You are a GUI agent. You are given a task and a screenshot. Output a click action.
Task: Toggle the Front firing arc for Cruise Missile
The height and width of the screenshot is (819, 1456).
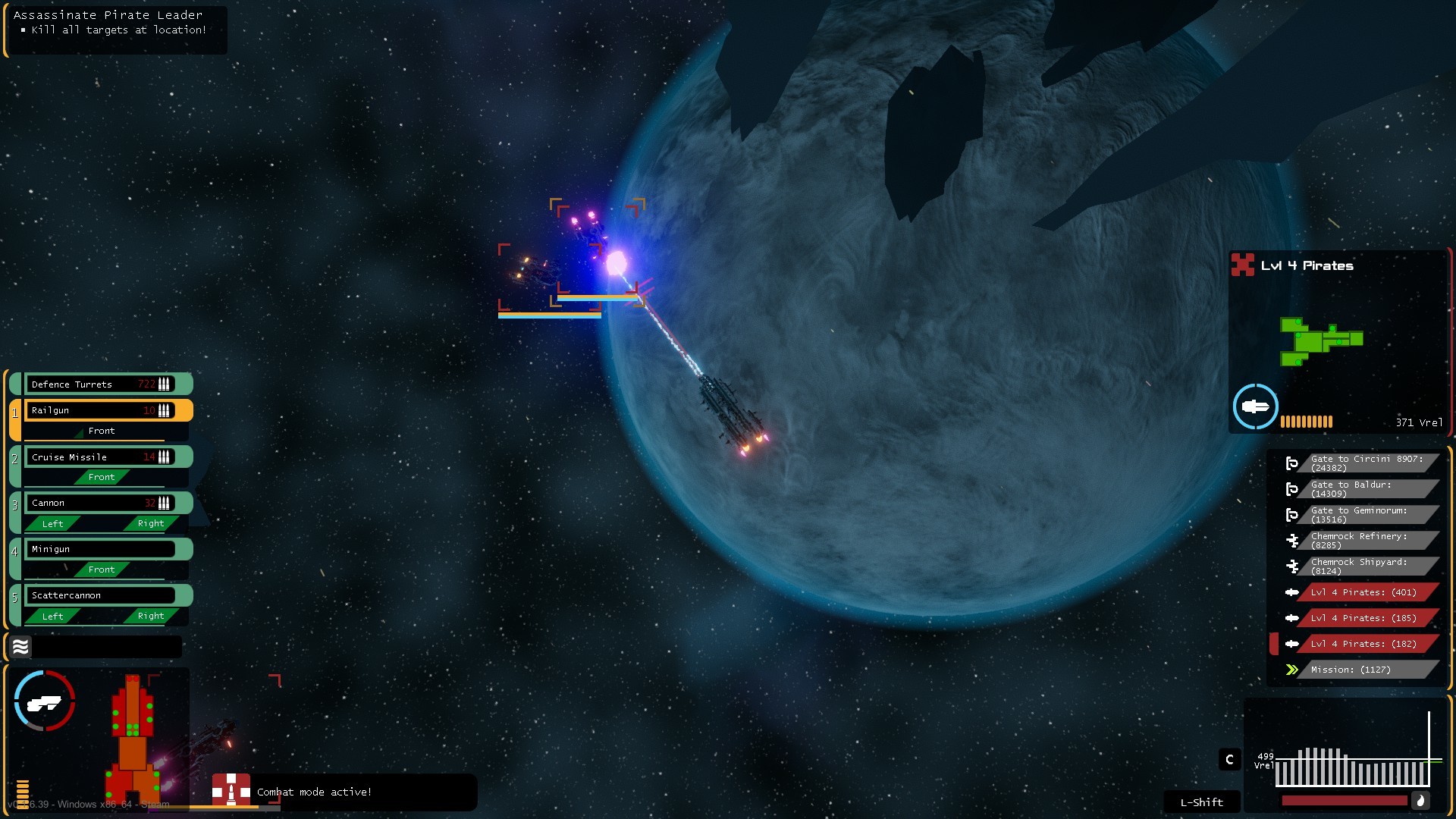(x=102, y=477)
